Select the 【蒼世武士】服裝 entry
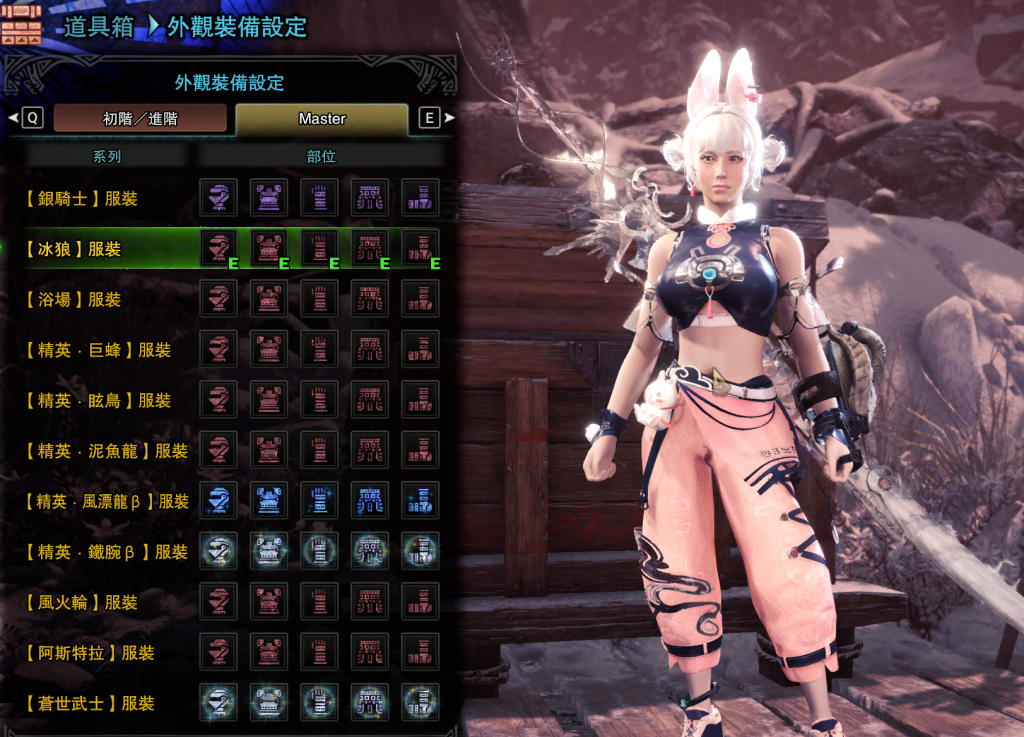 (x=89, y=703)
